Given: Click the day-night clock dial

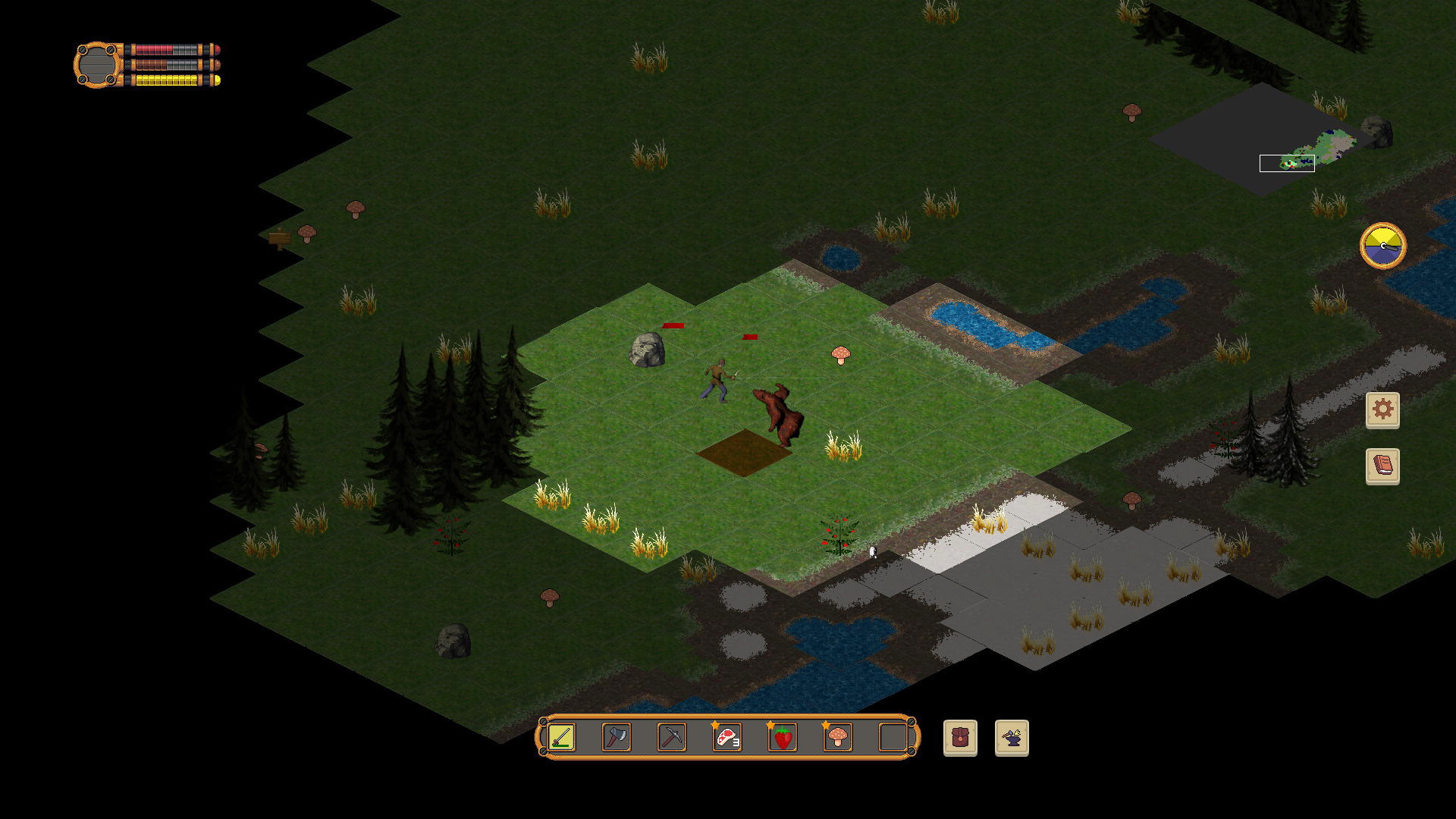Looking at the screenshot, I should 1382,246.
